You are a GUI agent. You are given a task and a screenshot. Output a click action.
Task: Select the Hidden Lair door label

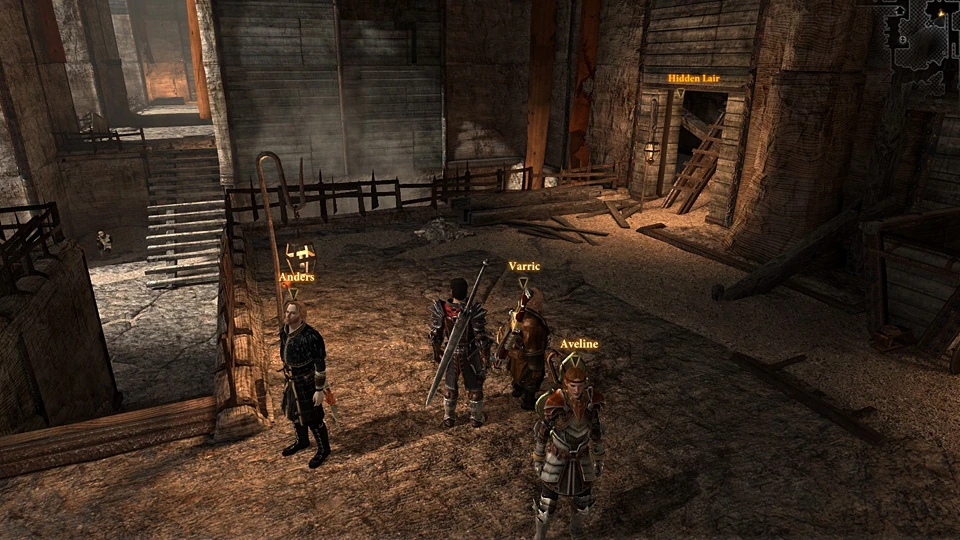[694, 78]
